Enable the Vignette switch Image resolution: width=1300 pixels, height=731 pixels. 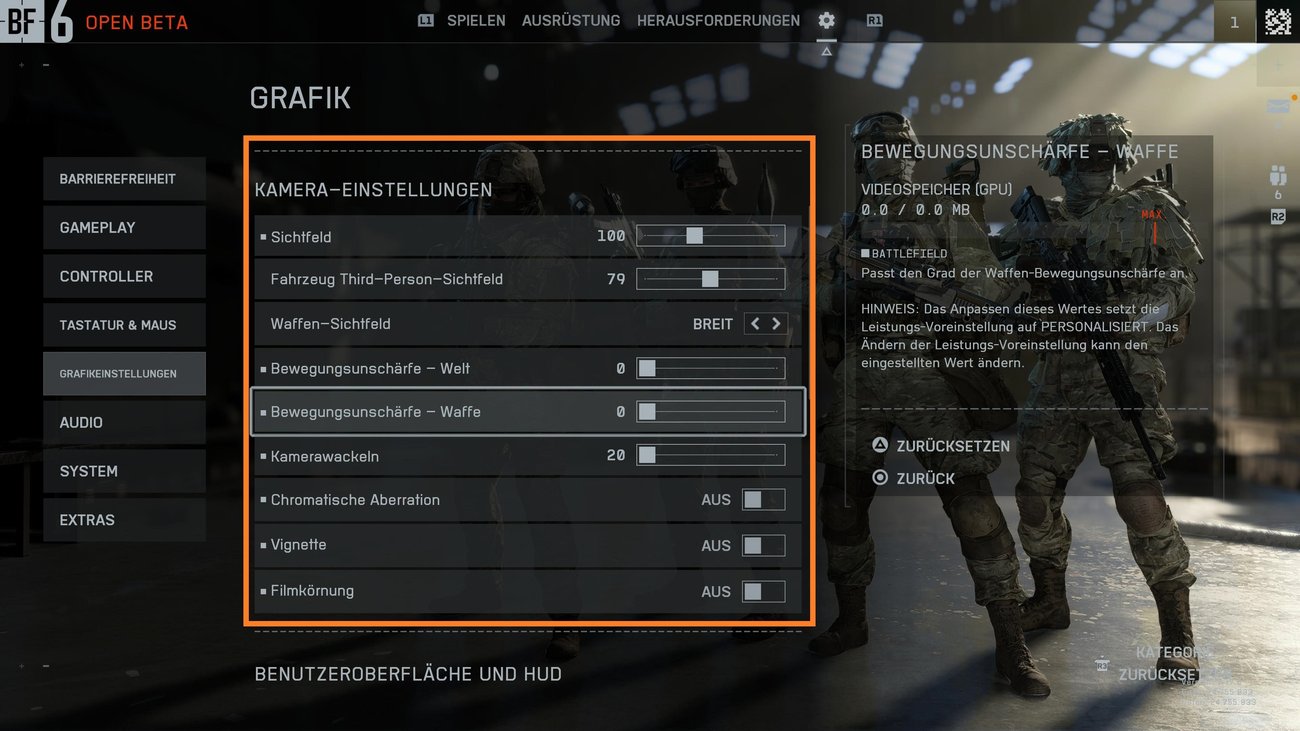764,545
